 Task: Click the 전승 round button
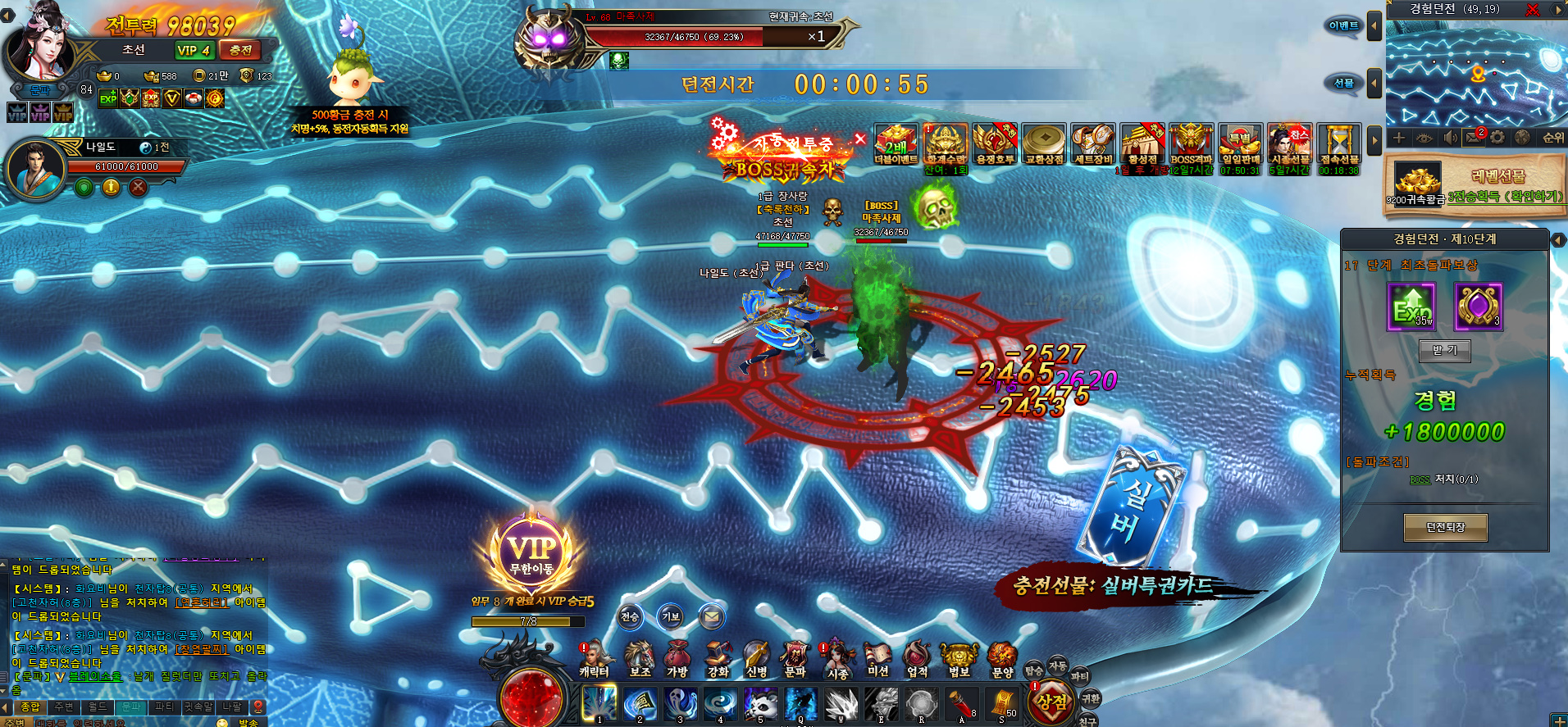click(630, 617)
